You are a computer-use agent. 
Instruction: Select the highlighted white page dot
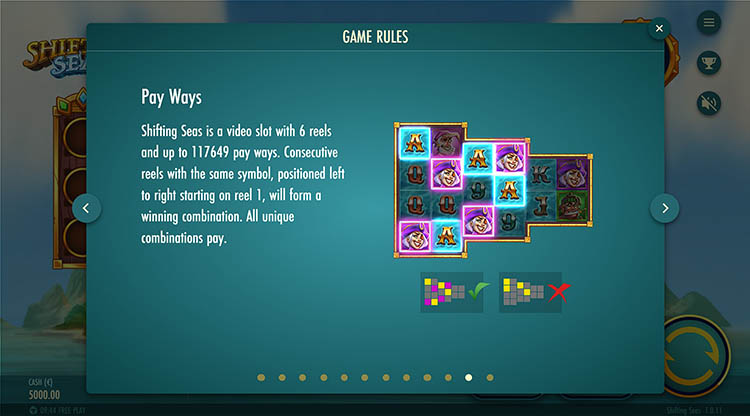pos(469,378)
